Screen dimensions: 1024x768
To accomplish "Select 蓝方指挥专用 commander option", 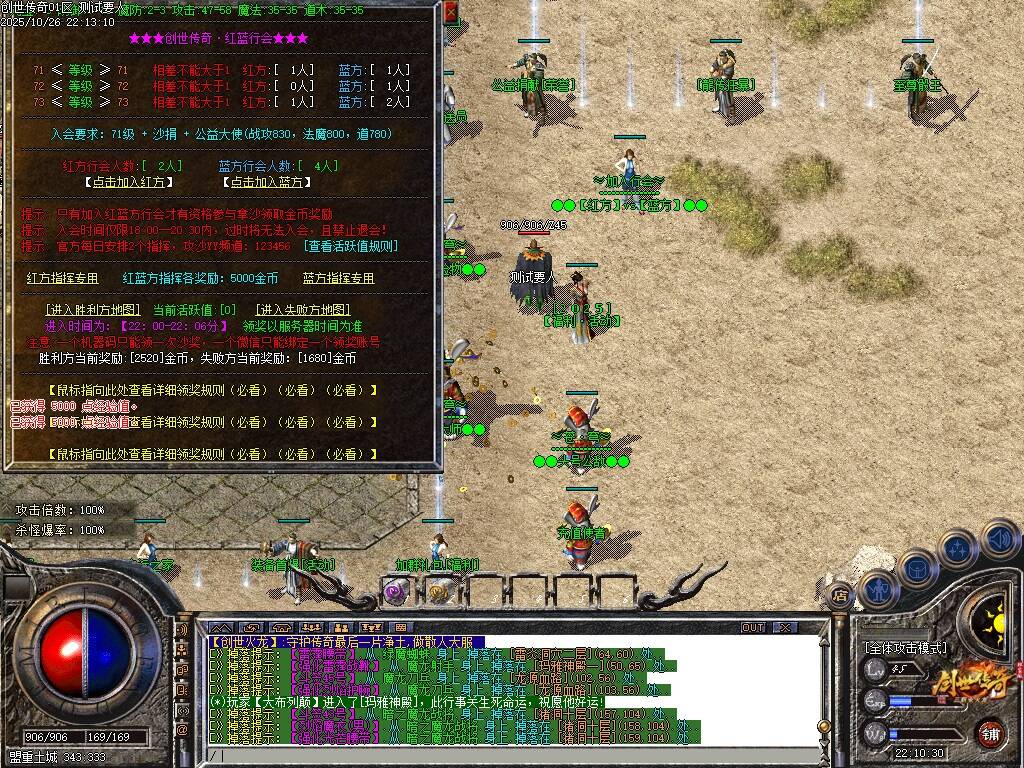I will 338,278.
